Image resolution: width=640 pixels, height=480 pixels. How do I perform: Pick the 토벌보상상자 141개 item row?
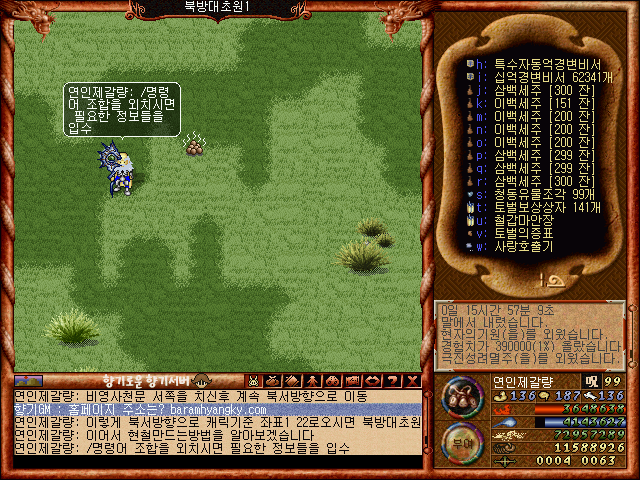pos(532,206)
